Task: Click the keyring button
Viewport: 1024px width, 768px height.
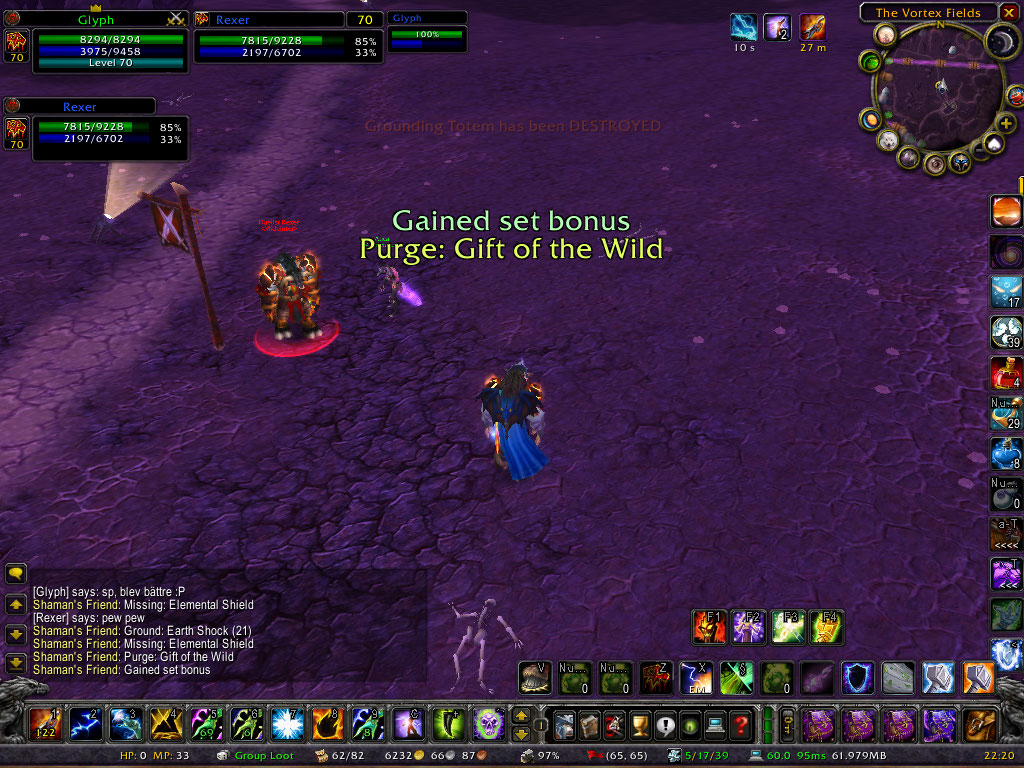Action: point(787,723)
